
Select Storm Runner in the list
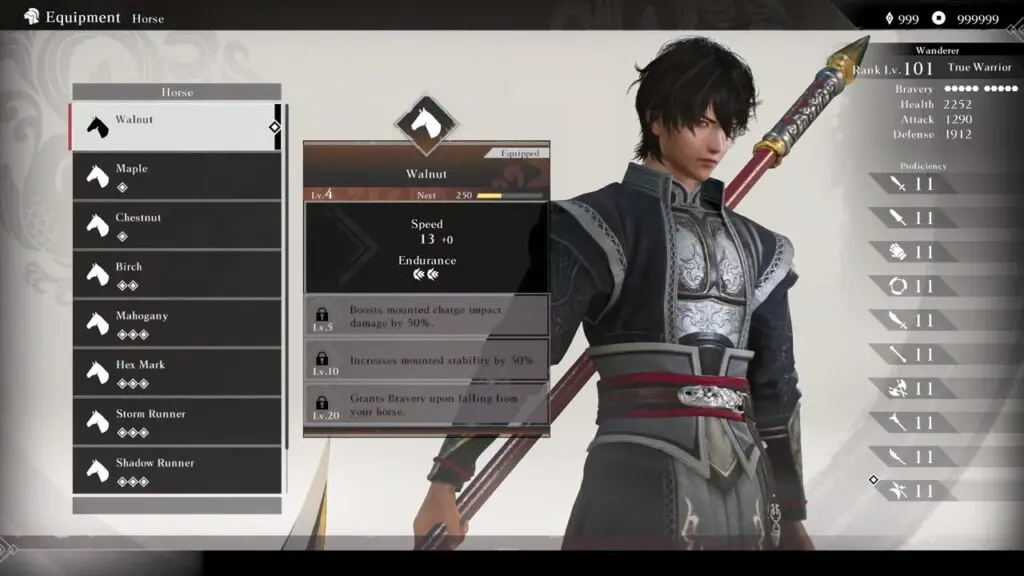(x=177, y=421)
